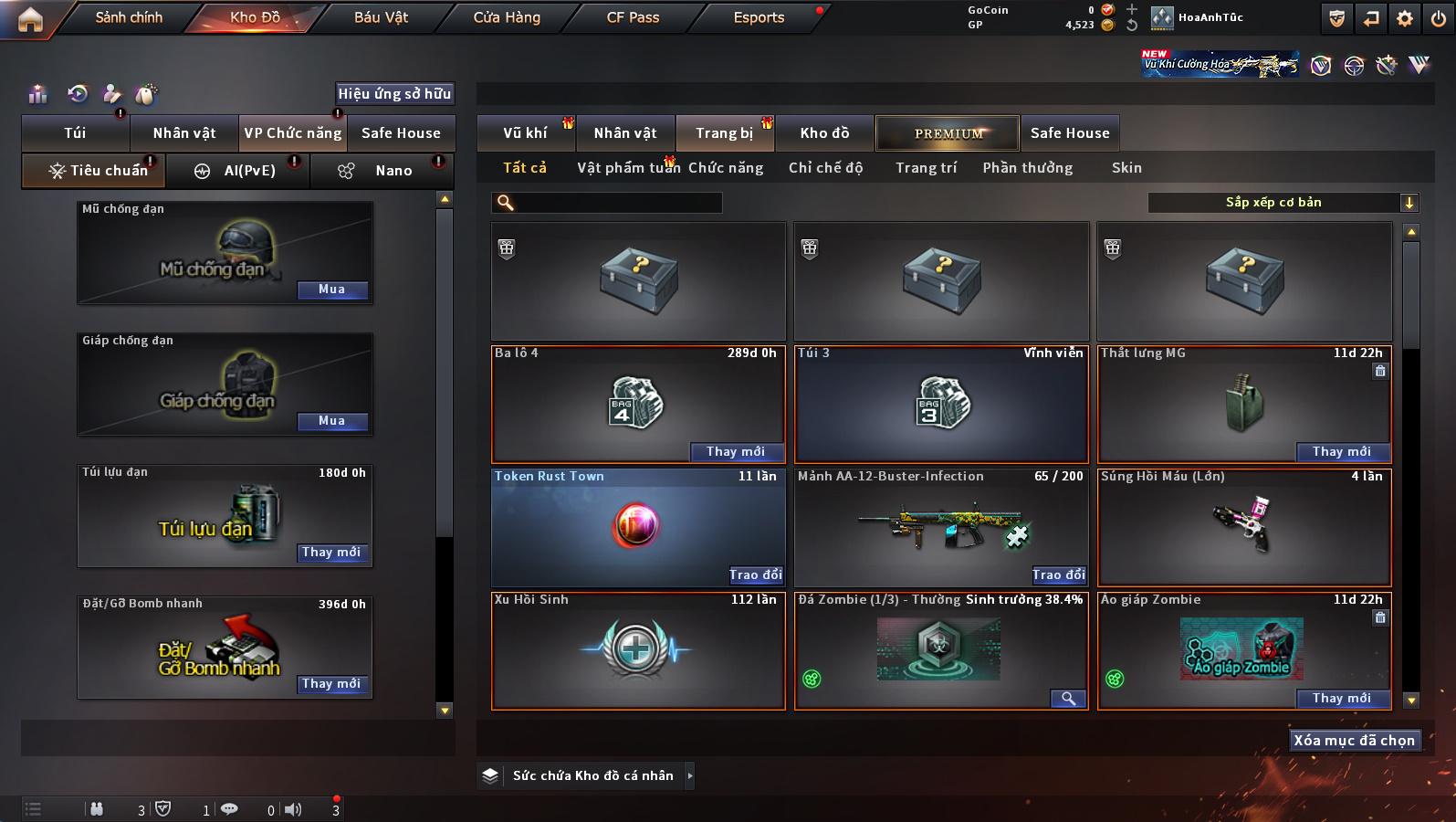Select the Vũ khí inventory tab
This screenshot has width=1456, height=822.
click(526, 133)
